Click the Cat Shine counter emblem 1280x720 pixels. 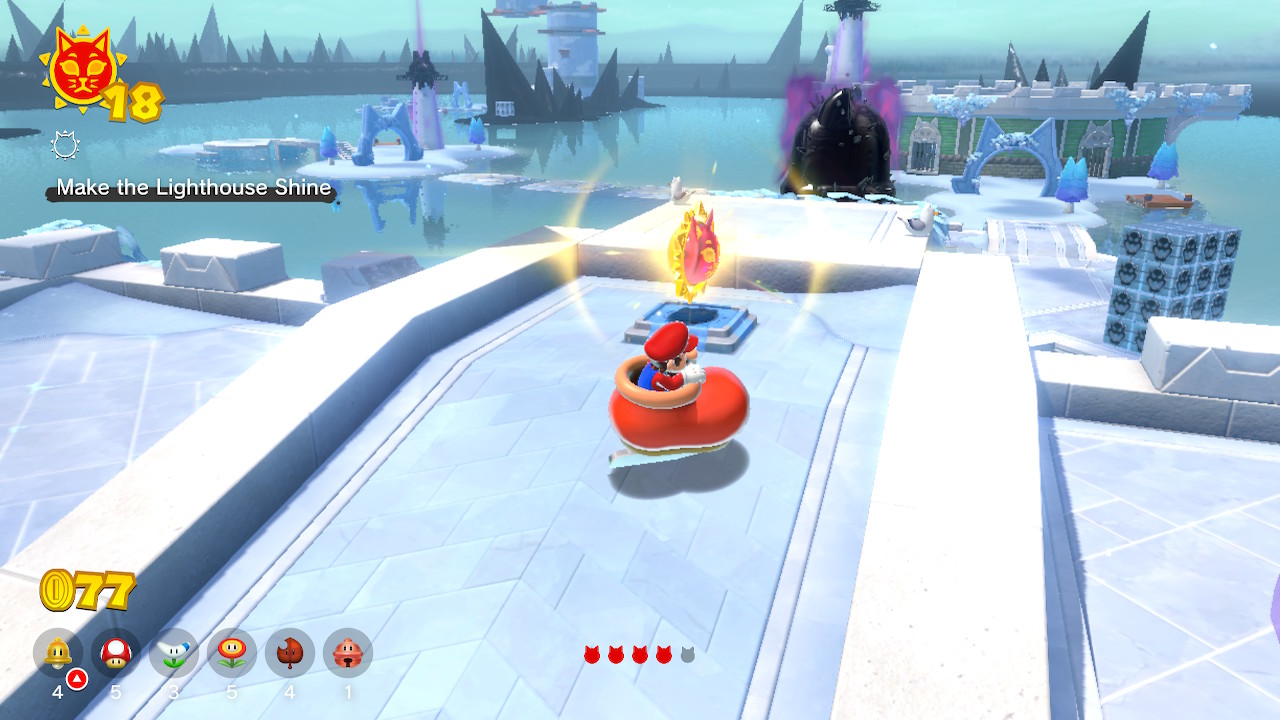click(x=78, y=72)
